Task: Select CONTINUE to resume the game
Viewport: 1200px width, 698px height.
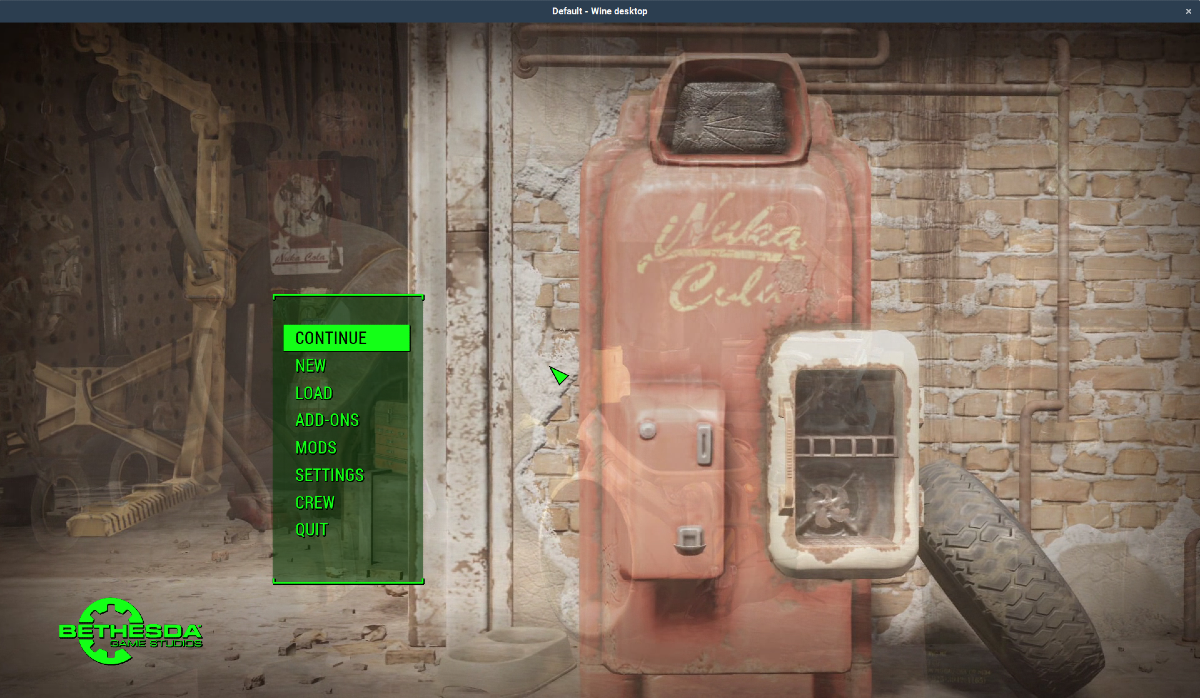Action: click(331, 338)
